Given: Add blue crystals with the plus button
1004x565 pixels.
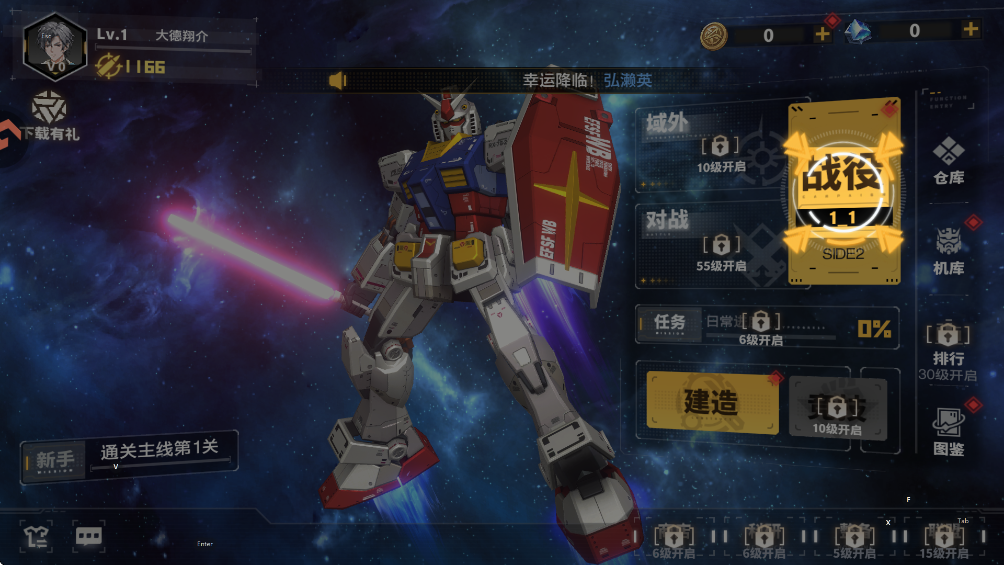Looking at the screenshot, I should tap(970, 30).
